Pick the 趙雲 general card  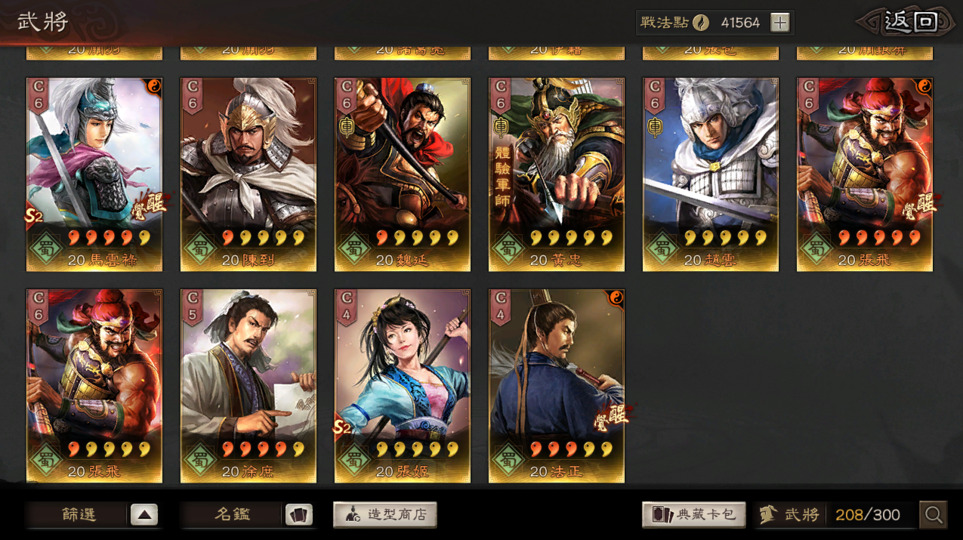[710, 174]
